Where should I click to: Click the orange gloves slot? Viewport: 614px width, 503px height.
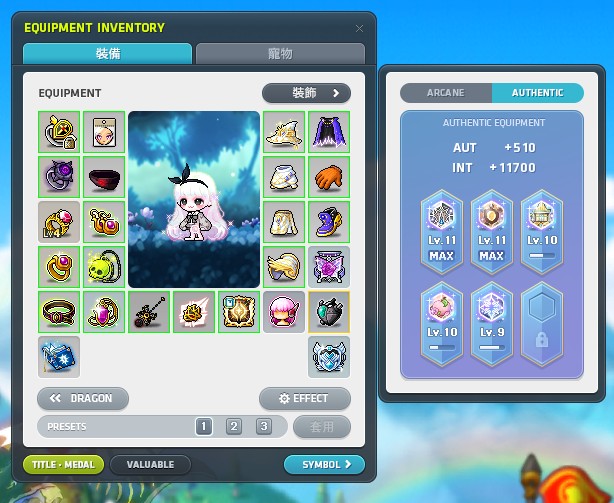pos(328,176)
